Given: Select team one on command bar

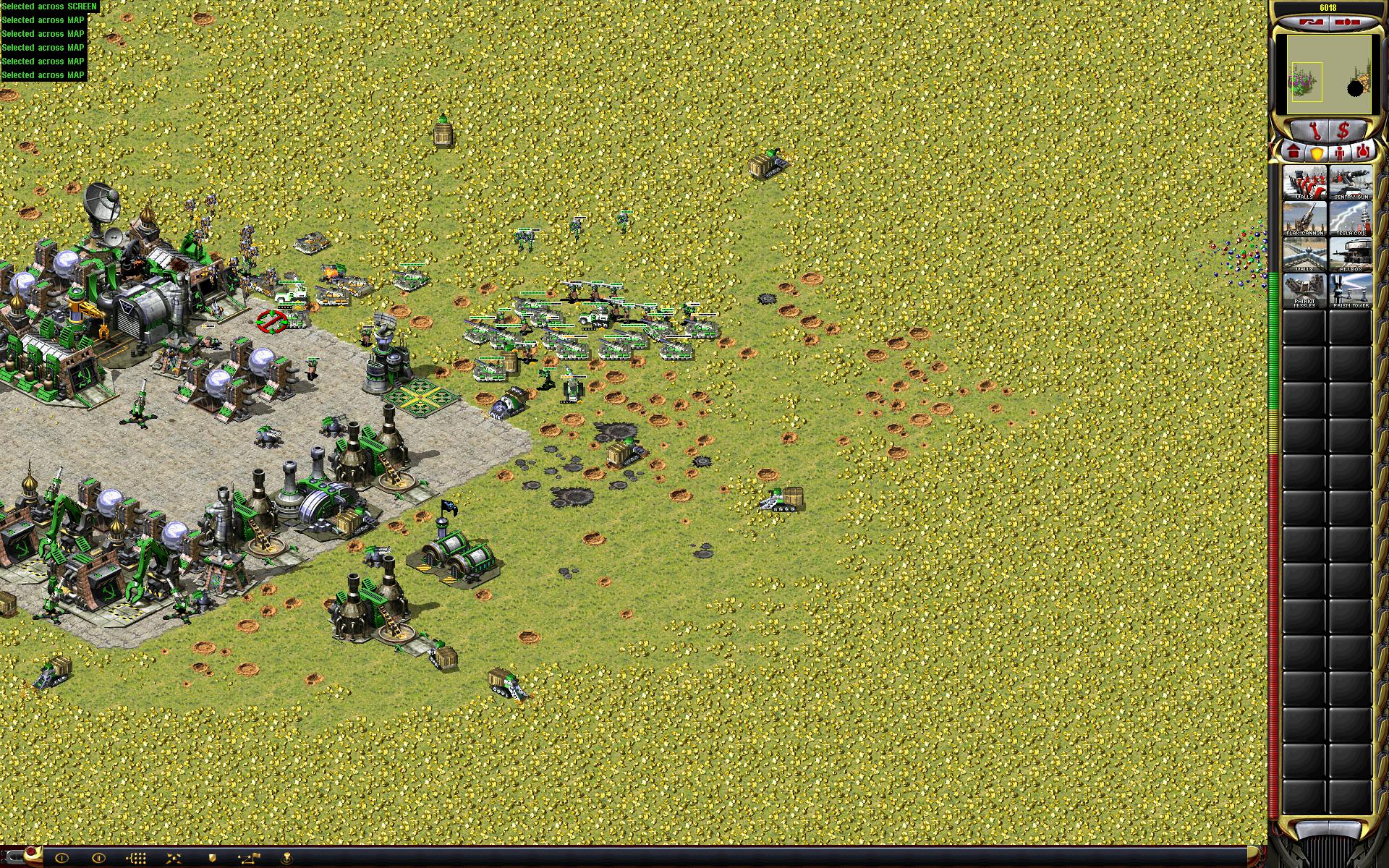Looking at the screenshot, I should pyautogui.click(x=61, y=858).
